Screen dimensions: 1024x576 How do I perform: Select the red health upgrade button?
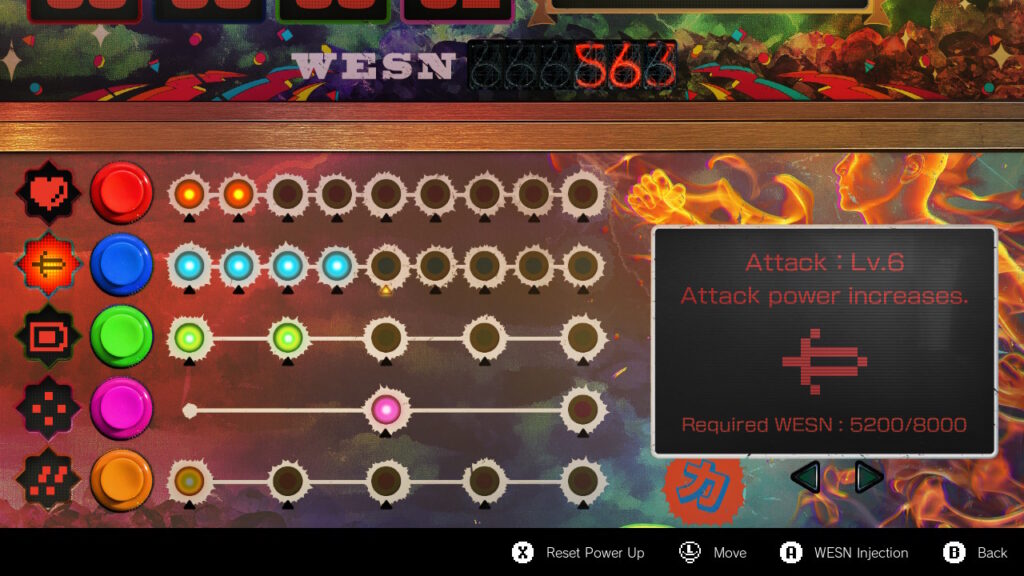point(121,192)
